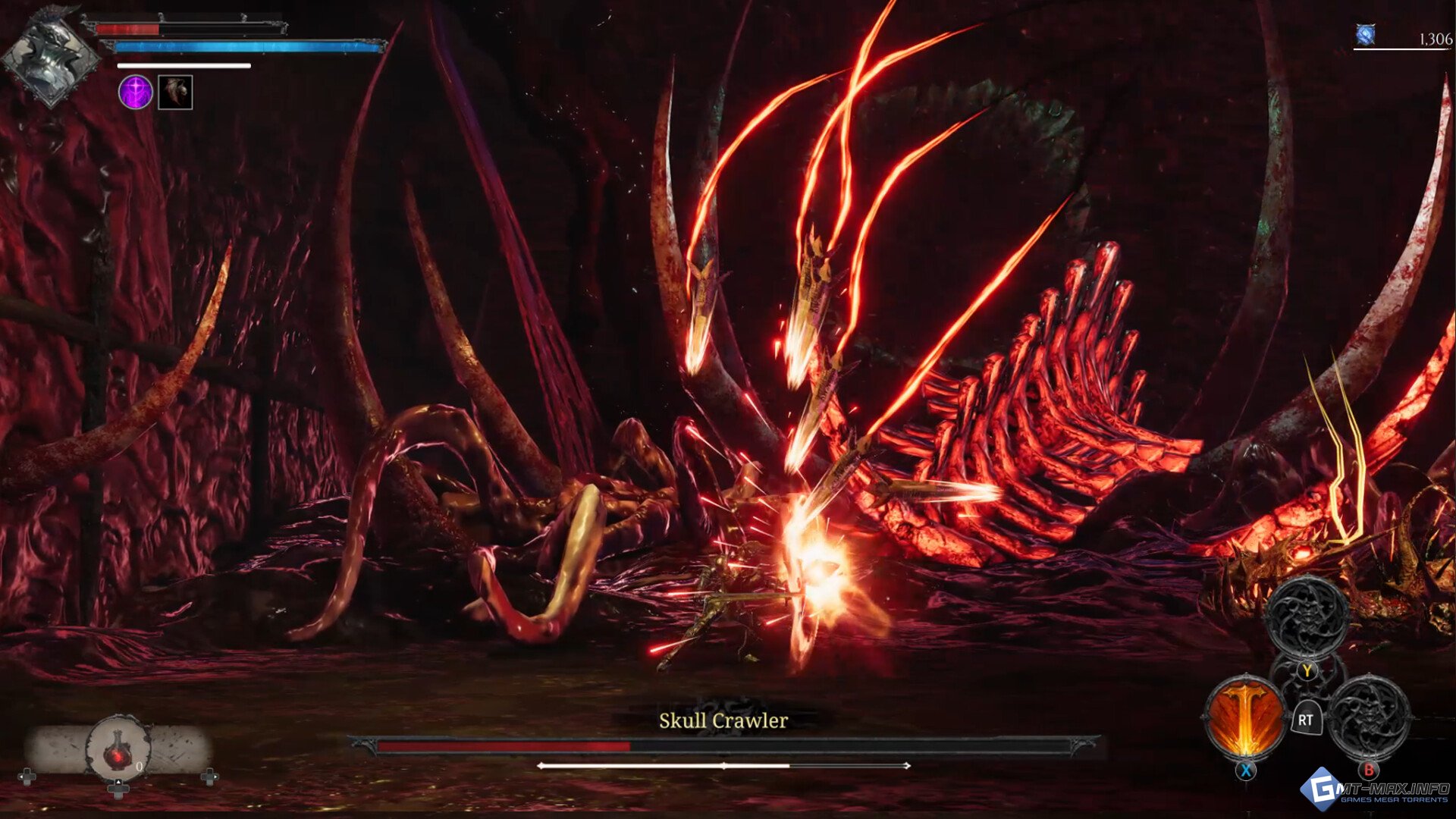Click the blue soul currency icon
1456x819 pixels.
tap(1366, 35)
